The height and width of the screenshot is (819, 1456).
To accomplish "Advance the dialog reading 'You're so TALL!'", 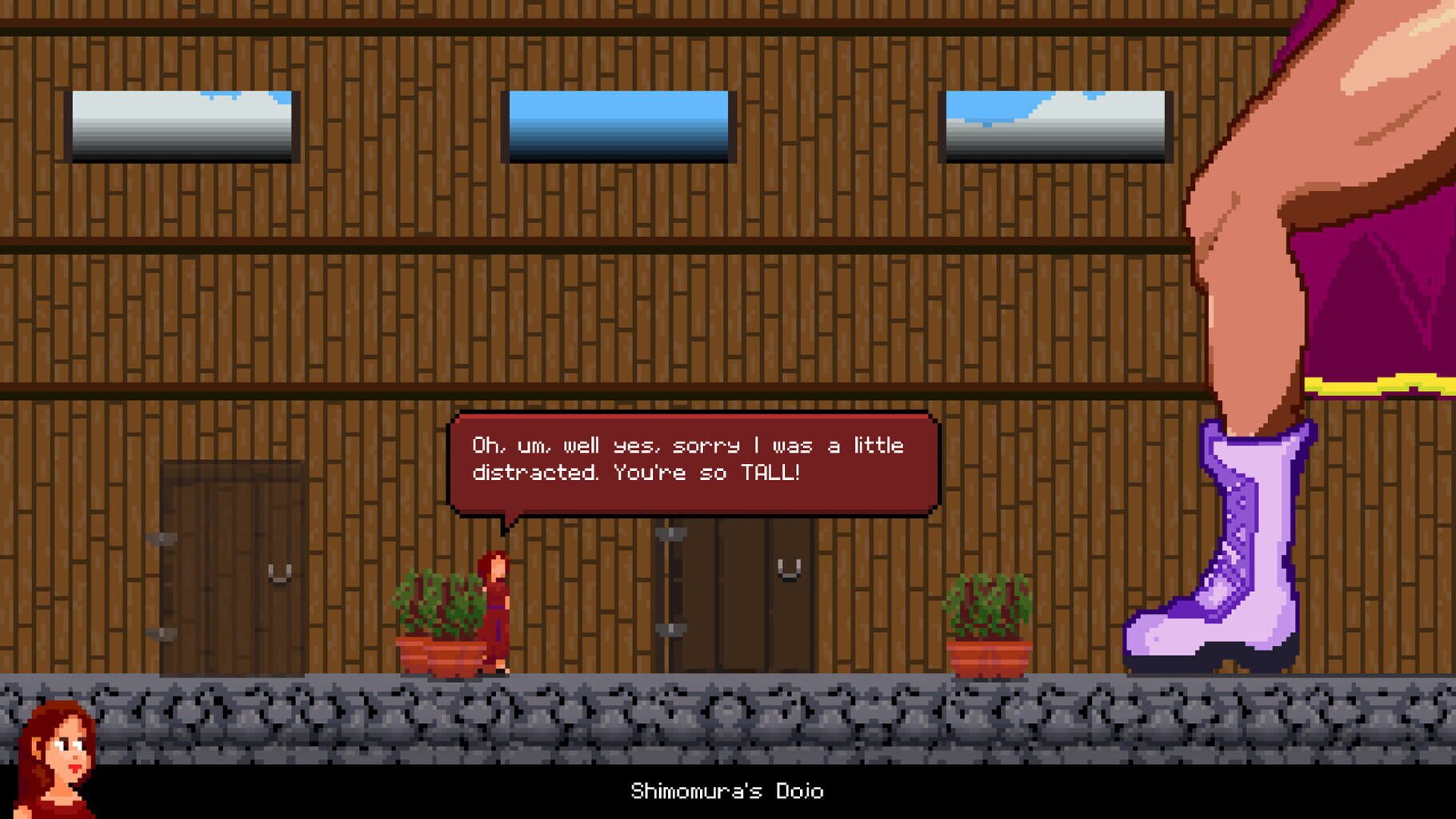I will click(692, 464).
